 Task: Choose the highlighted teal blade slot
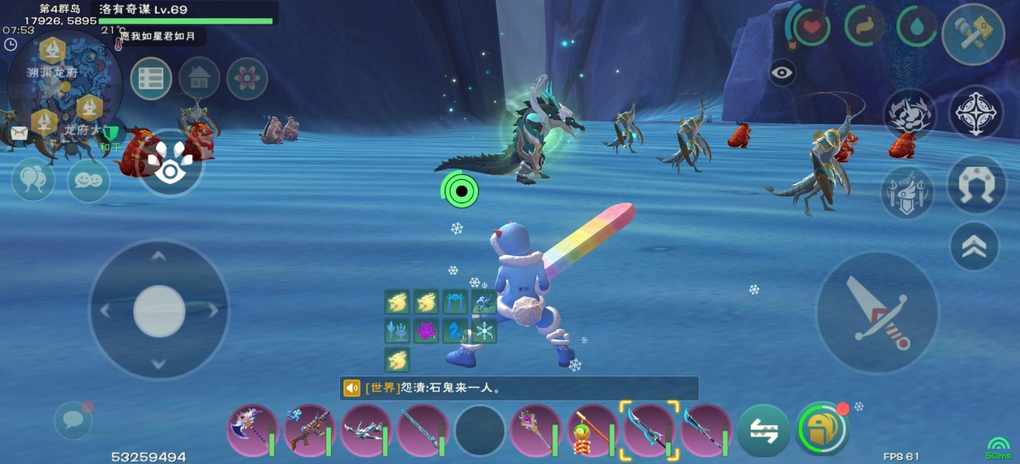649,430
